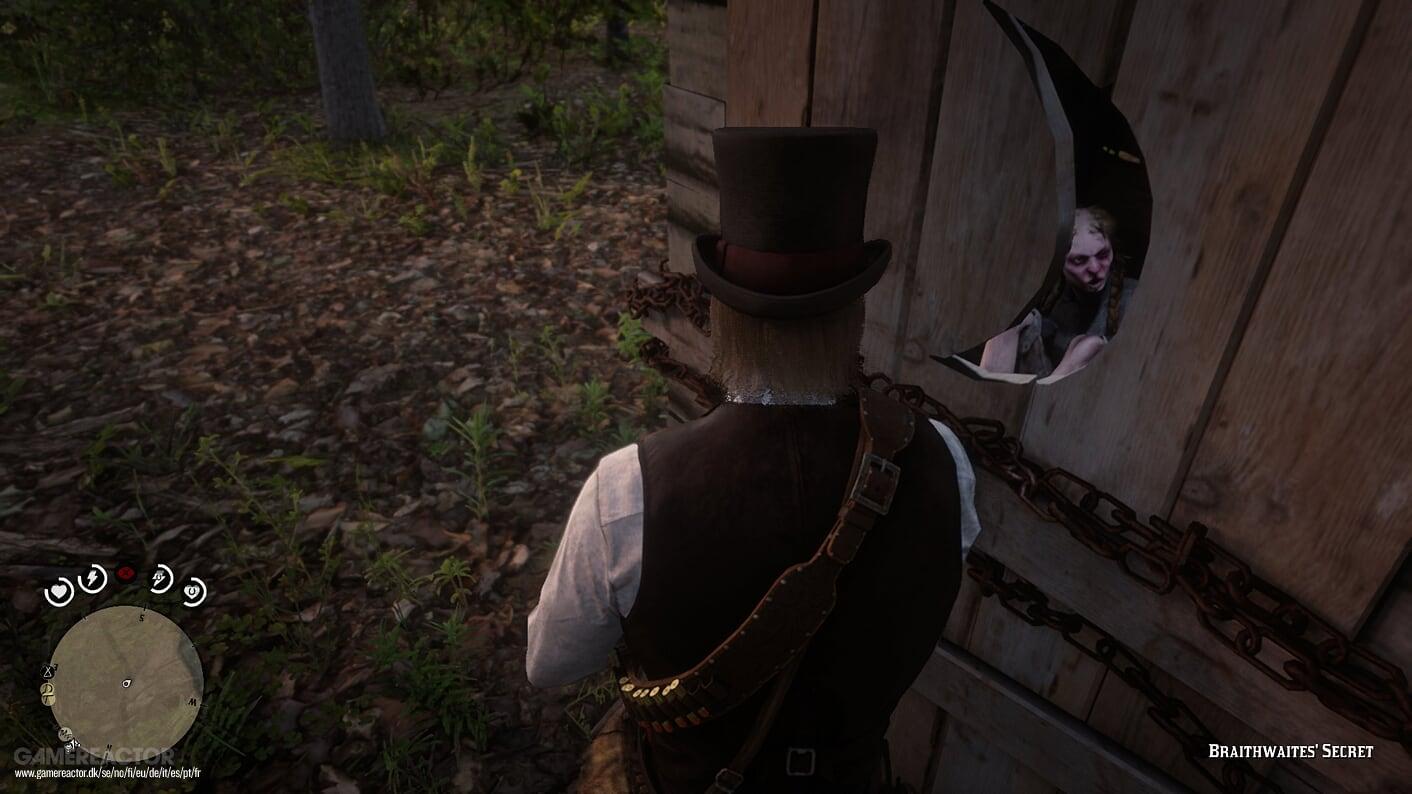The width and height of the screenshot is (1412, 794).
Task: Select the white icon on the minimap's left edge
Action: click(48, 671)
